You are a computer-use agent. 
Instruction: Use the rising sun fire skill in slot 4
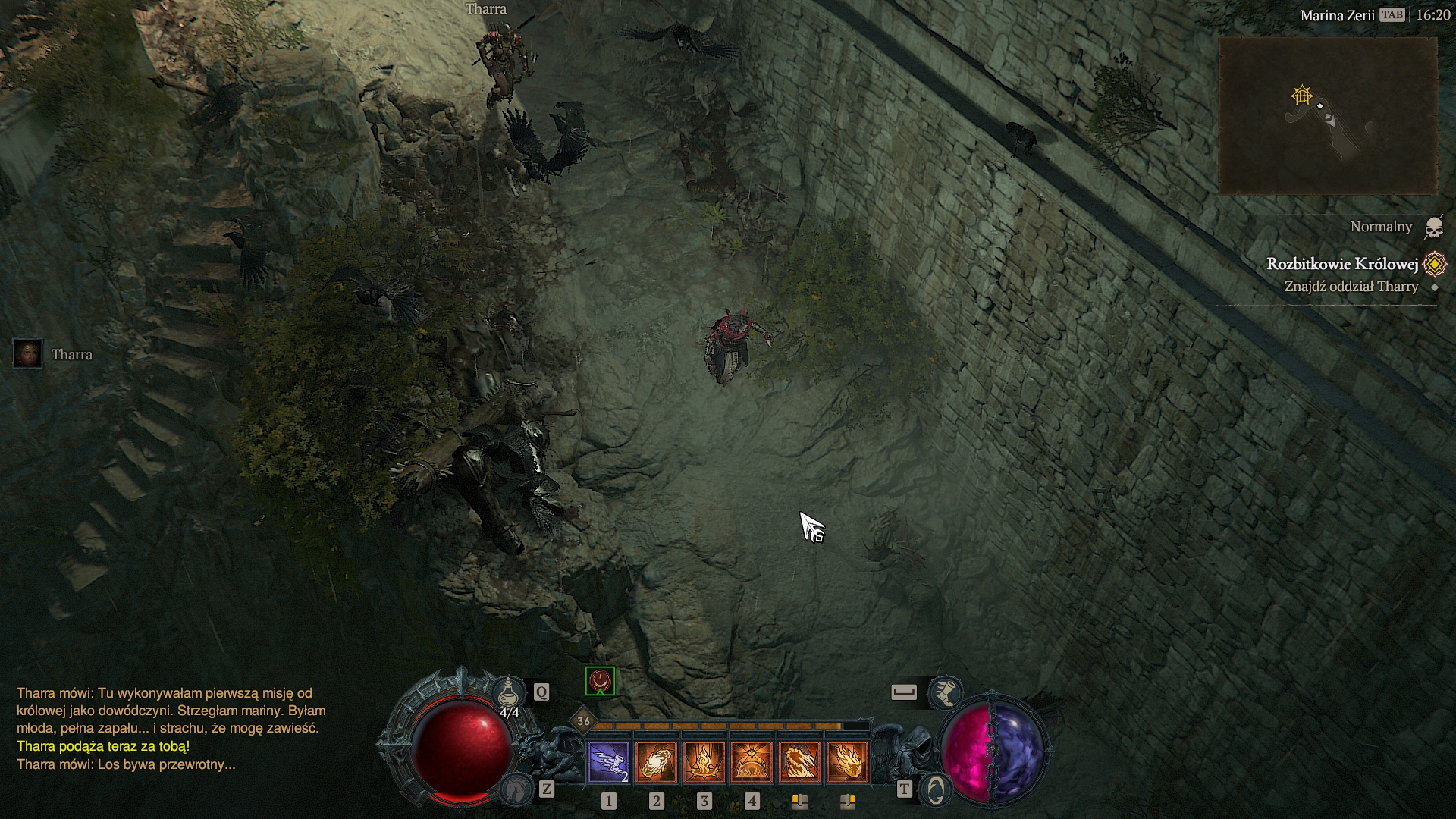(752, 761)
